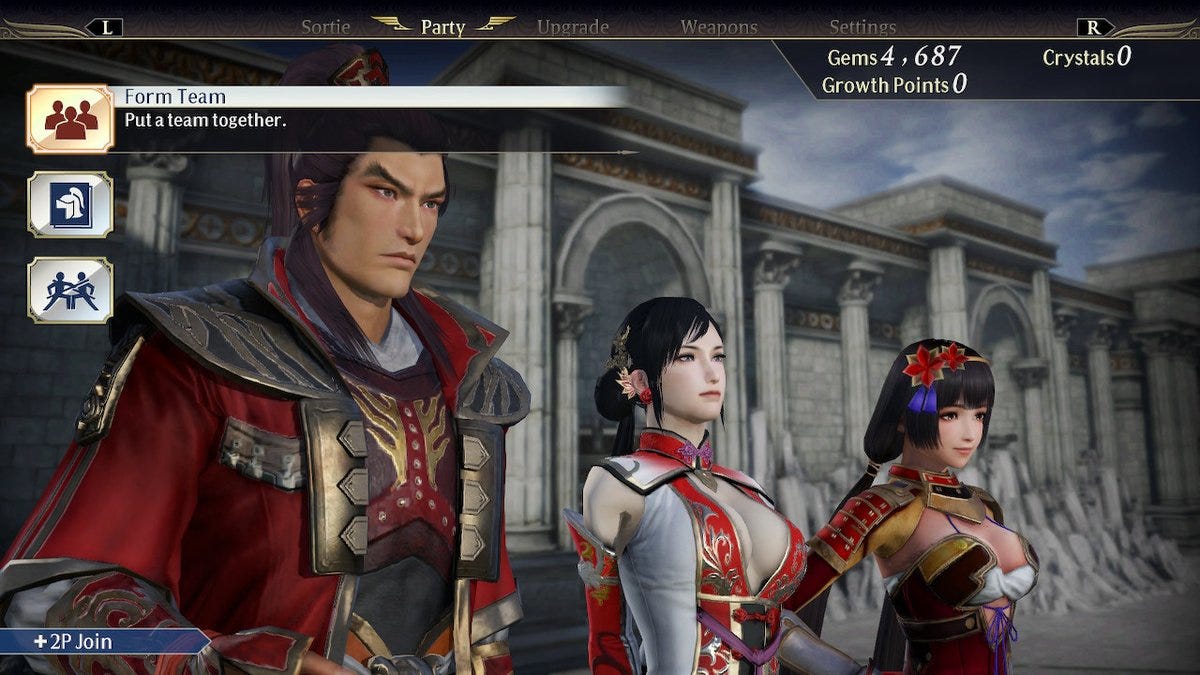Go to the Weapons tab
The image size is (1200, 675).
click(719, 27)
